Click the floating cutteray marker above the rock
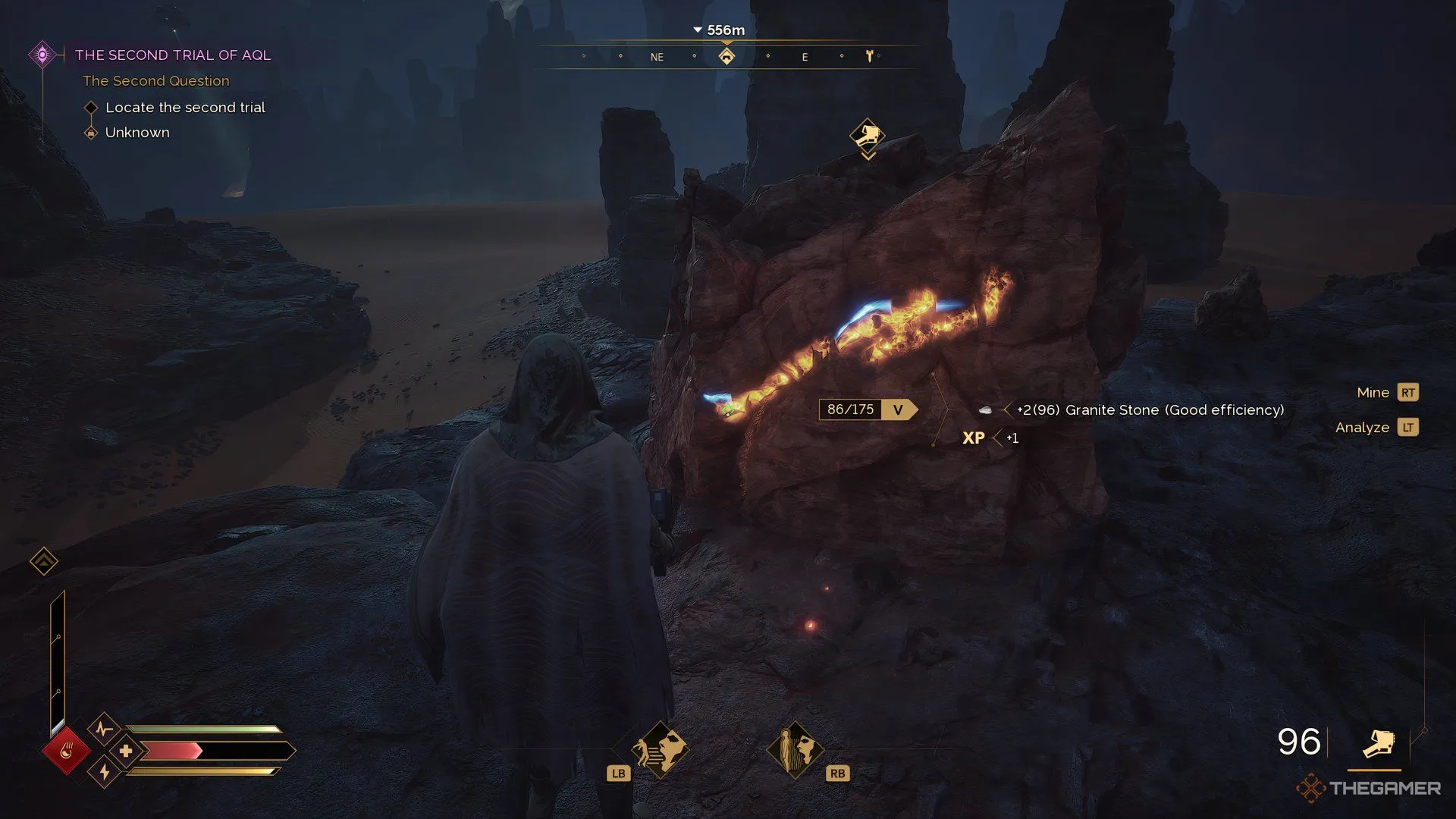Viewport: 1456px width, 819px height. point(868,136)
